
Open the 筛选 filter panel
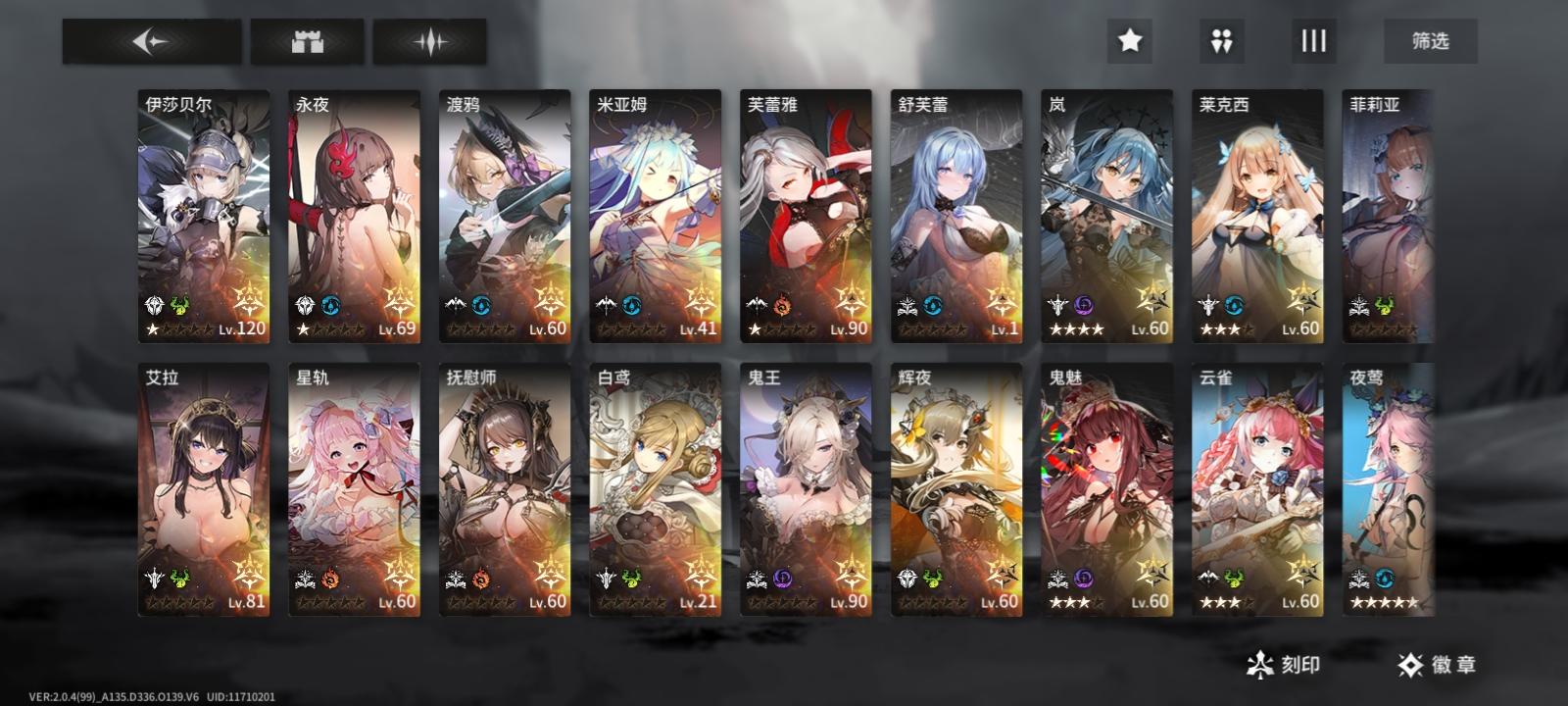click(x=1430, y=41)
